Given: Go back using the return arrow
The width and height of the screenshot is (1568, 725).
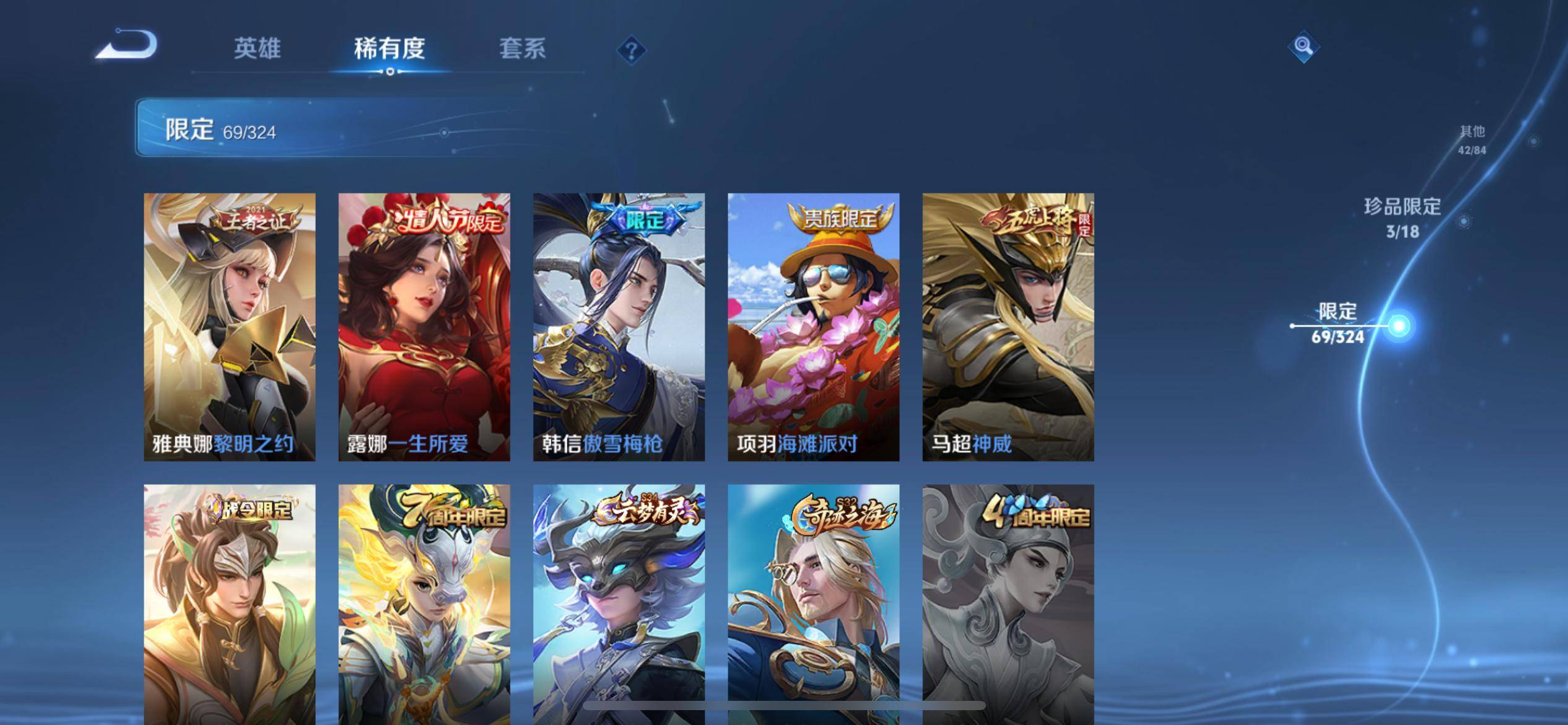Looking at the screenshot, I should 127,46.
